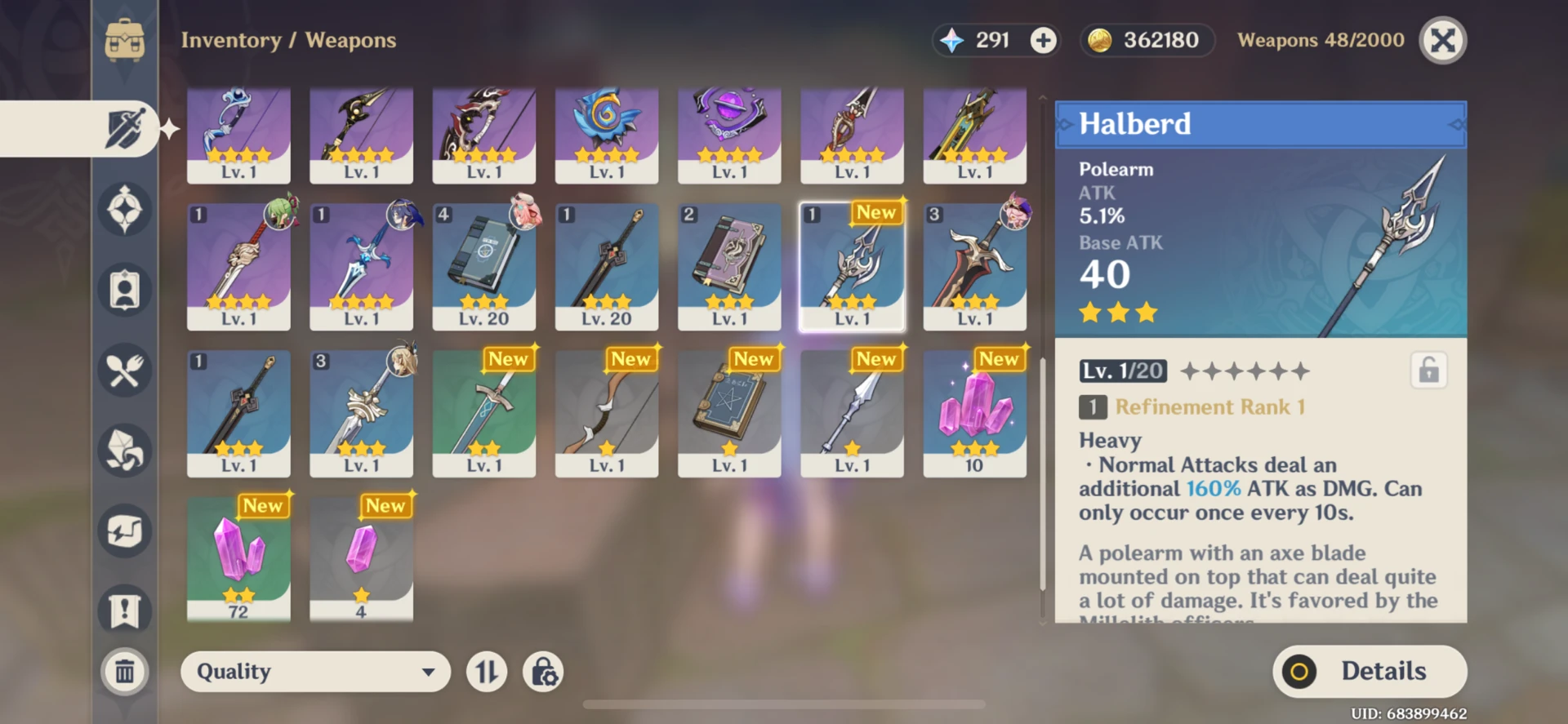Viewport: 1568px width, 724px height.
Task: Toggle the lock on the Halberd
Action: pos(1428,370)
